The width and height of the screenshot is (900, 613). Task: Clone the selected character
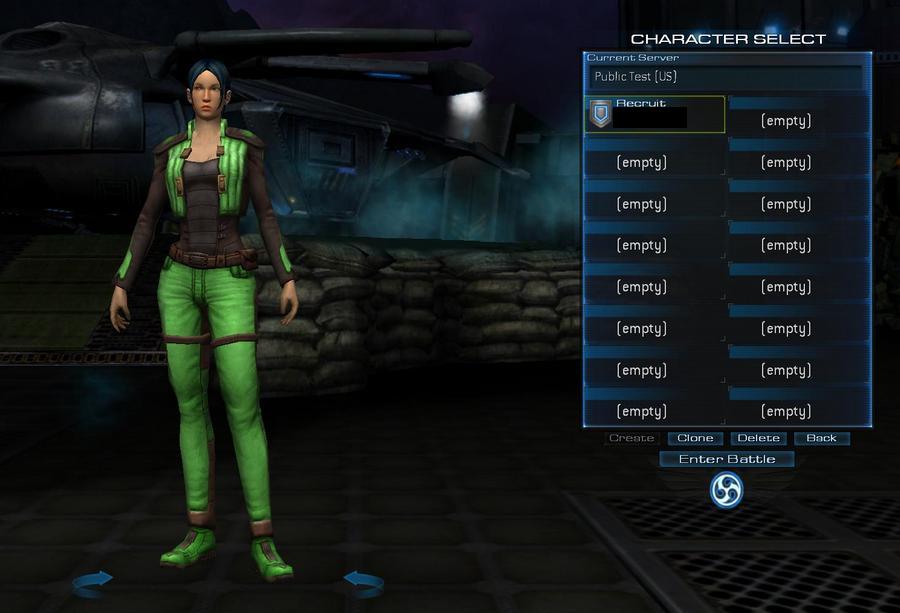tap(695, 438)
